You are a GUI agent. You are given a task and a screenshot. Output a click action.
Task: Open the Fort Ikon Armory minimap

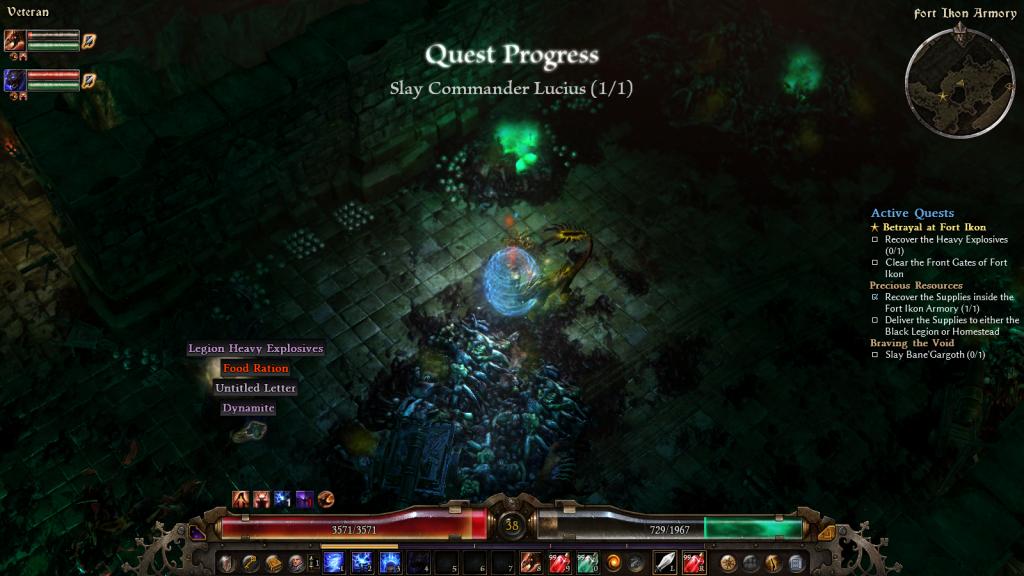959,78
